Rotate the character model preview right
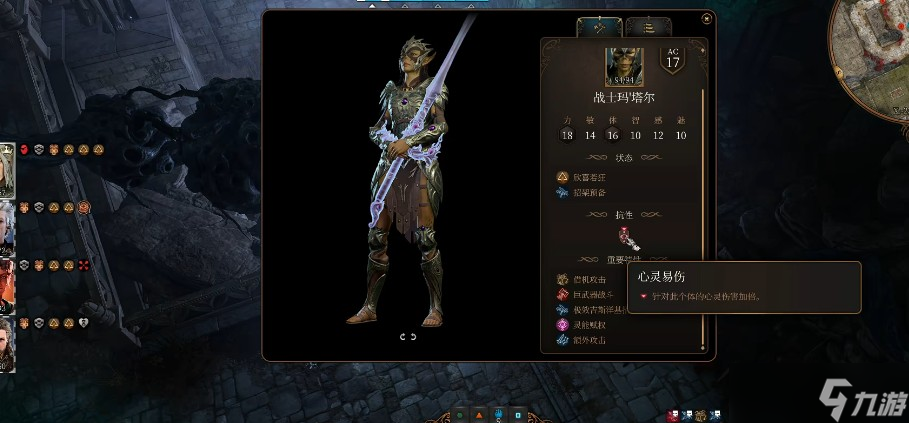 tap(414, 337)
